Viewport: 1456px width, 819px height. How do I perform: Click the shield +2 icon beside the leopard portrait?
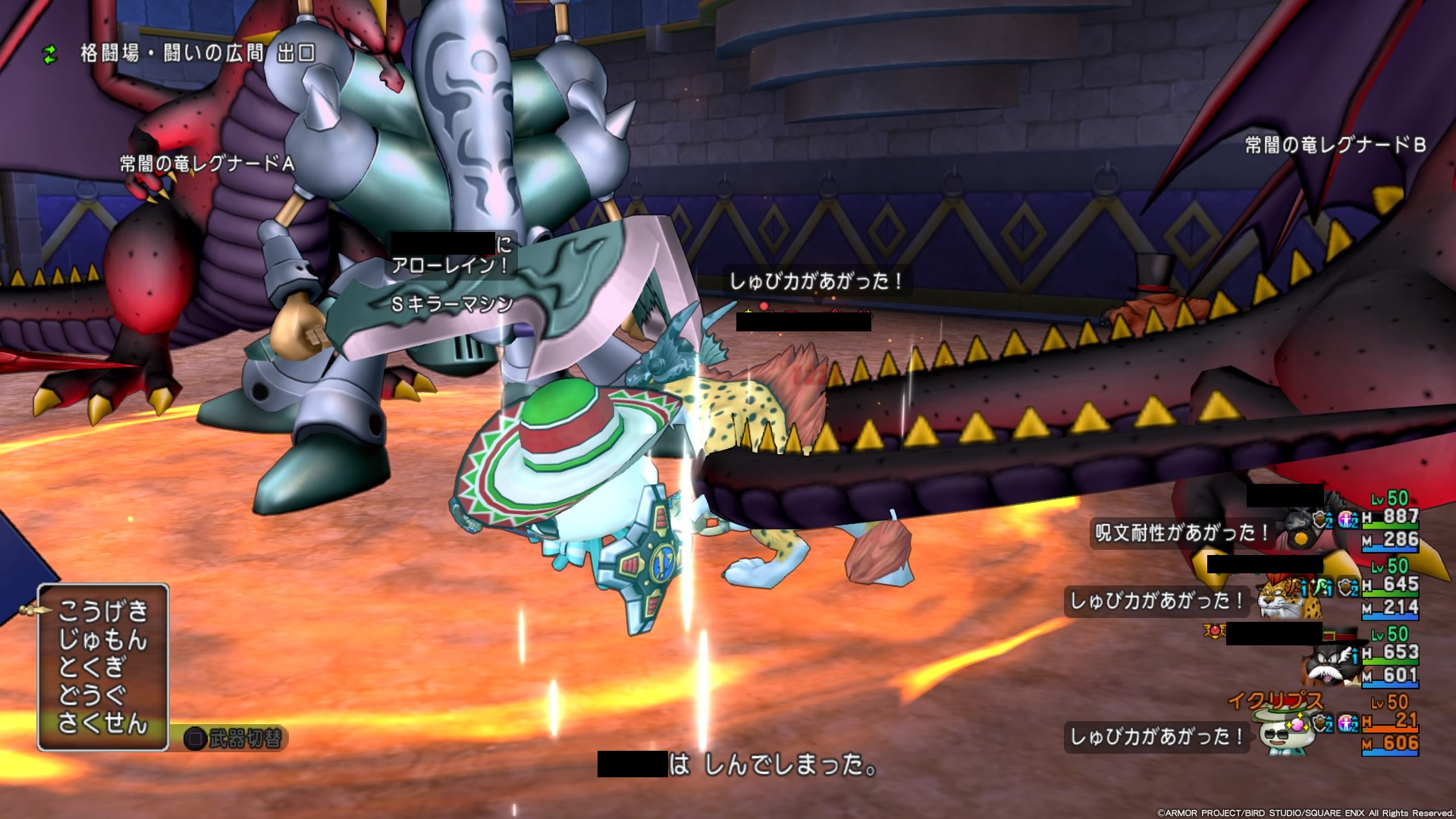(x=1345, y=588)
